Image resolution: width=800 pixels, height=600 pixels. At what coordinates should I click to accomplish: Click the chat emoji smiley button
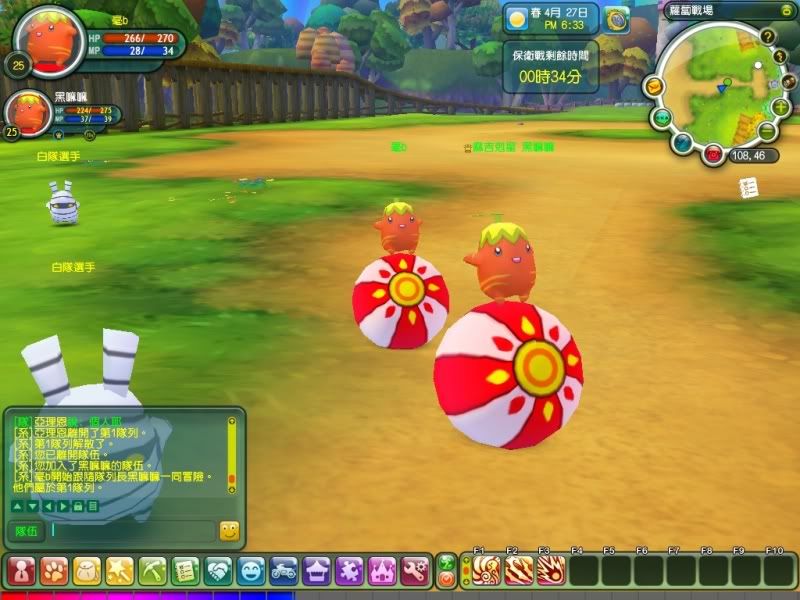[230, 531]
